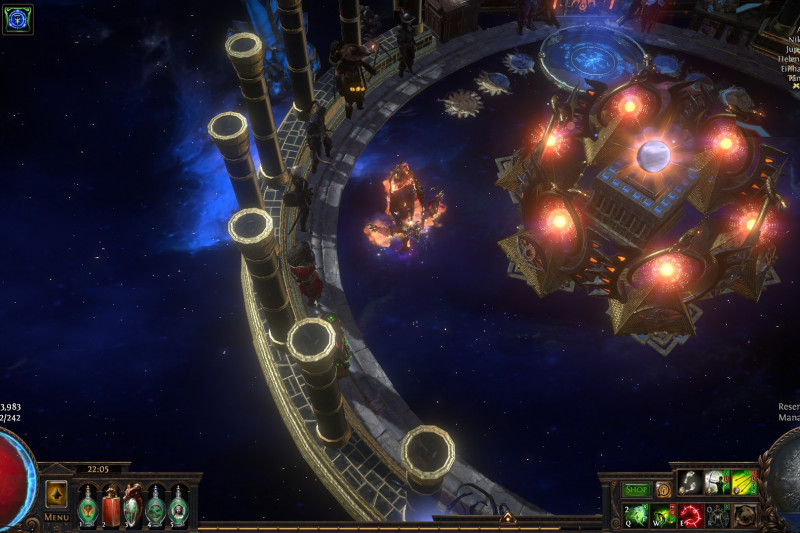Use the red boxed flask in slot 2
Image resolution: width=800 pixels, height=533 pixels.
point(110,505)
